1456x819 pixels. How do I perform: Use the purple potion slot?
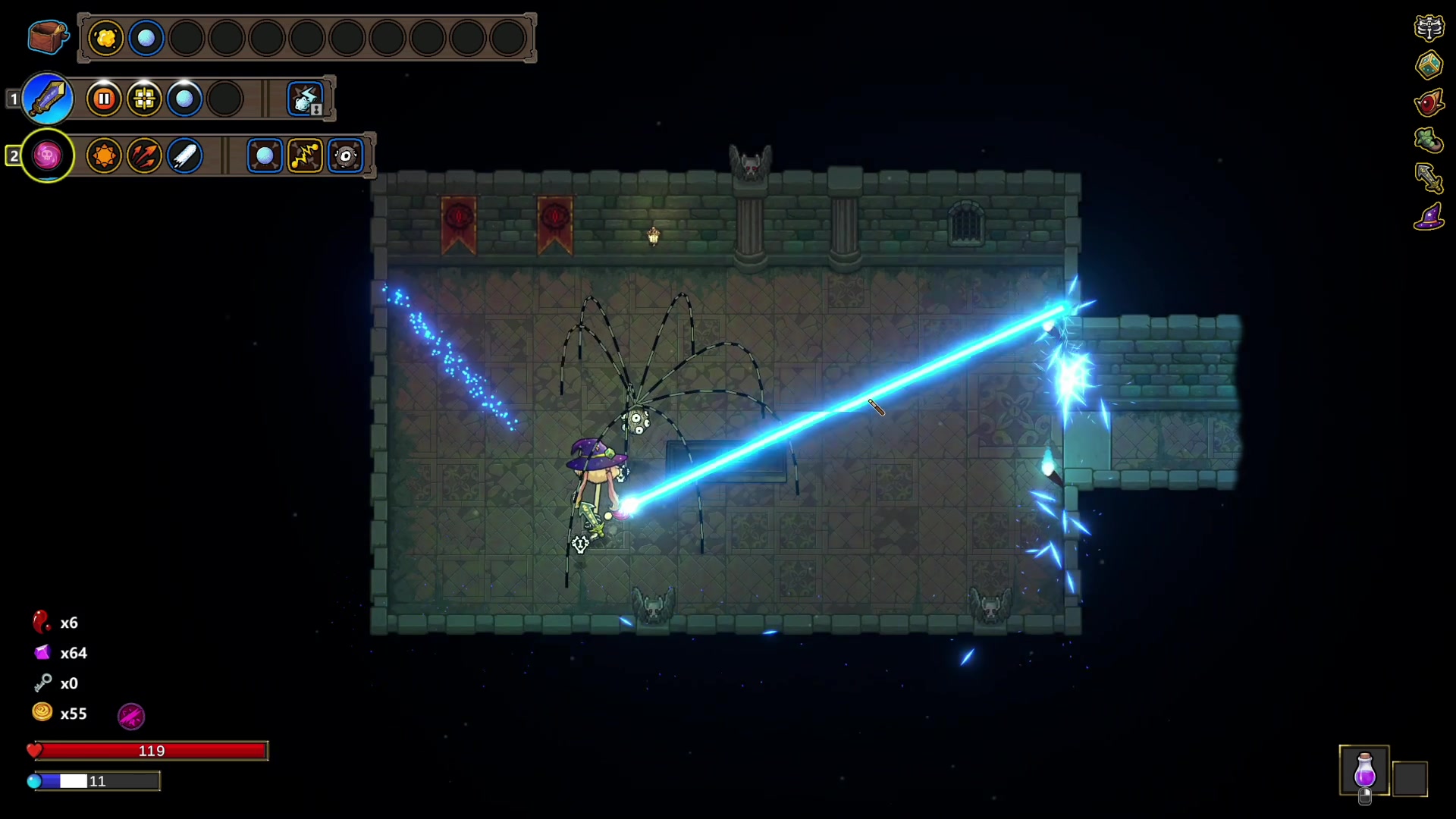click(1364, 770)
